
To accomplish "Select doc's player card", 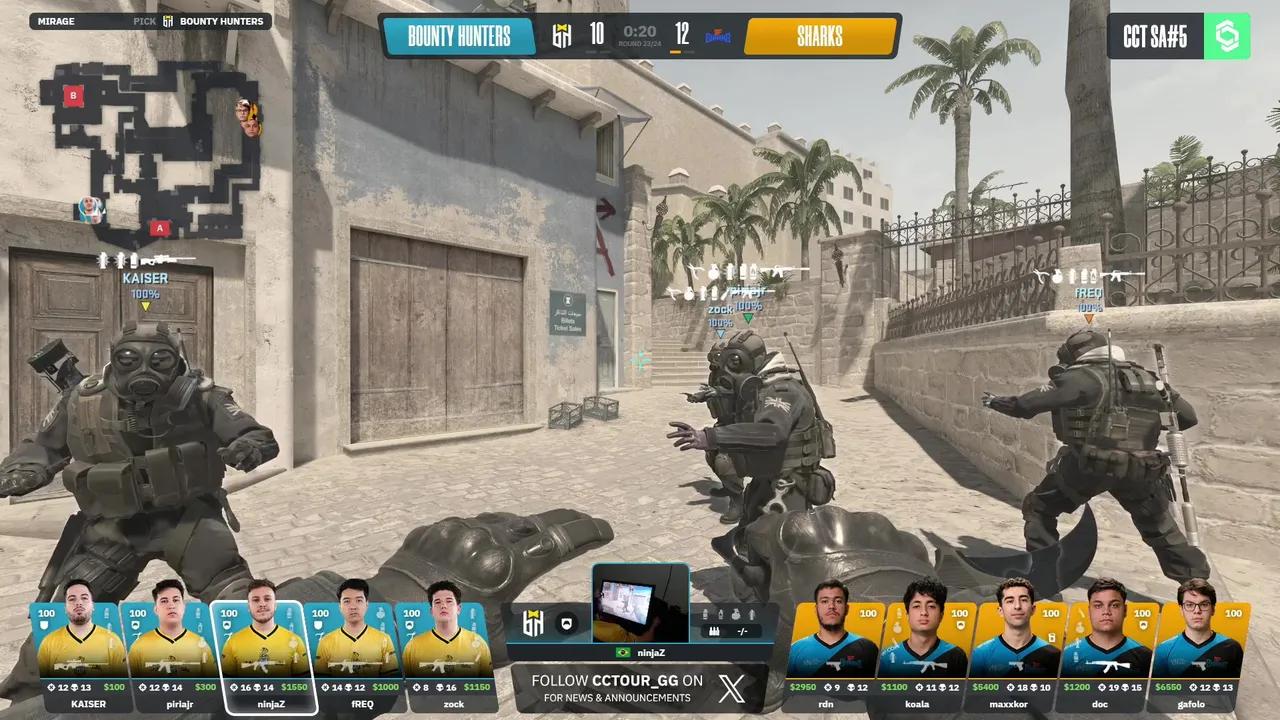I will click(x=1105, y=655).
